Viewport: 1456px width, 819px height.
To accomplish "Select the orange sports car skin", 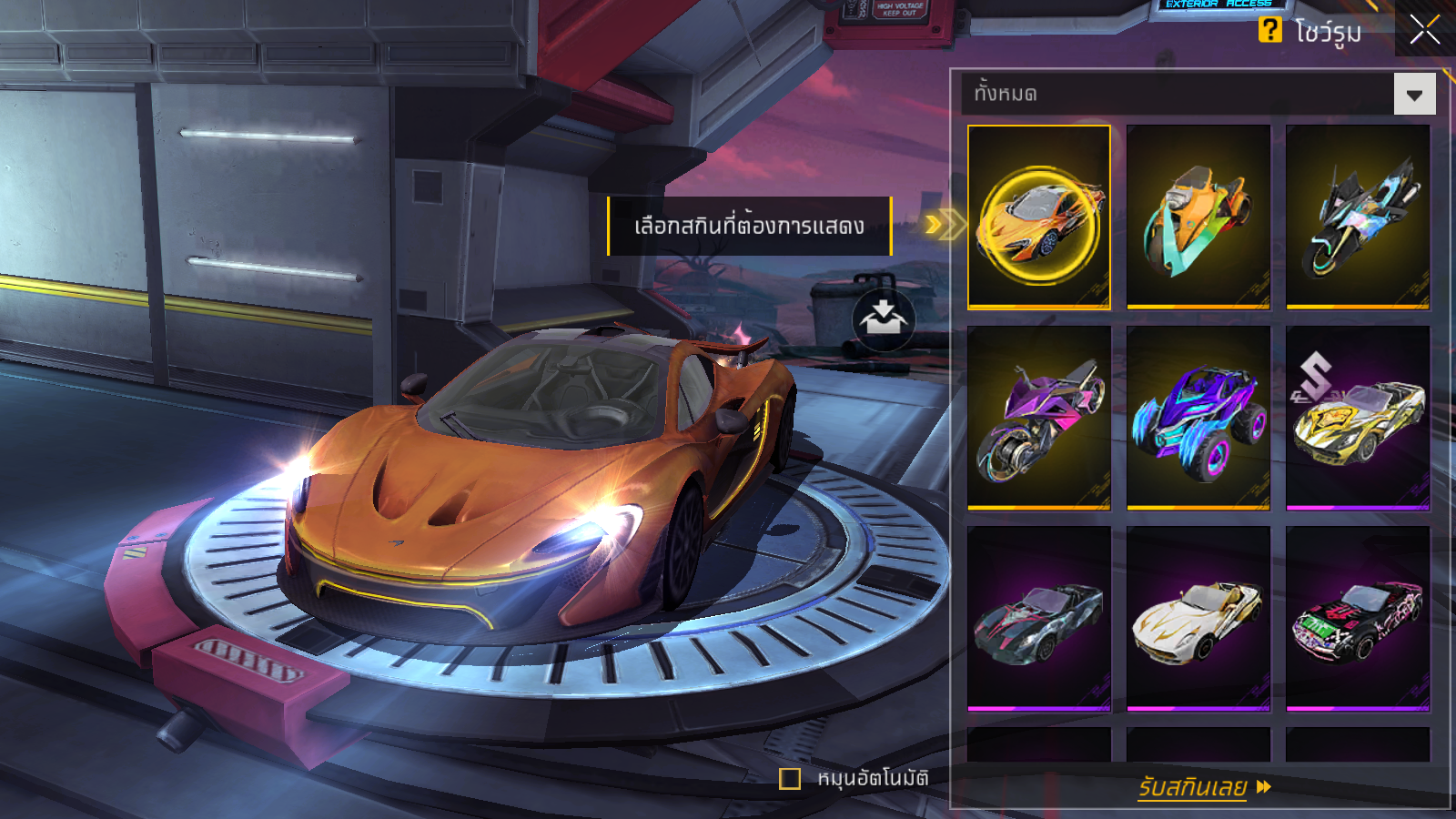I will [1039, 217].
